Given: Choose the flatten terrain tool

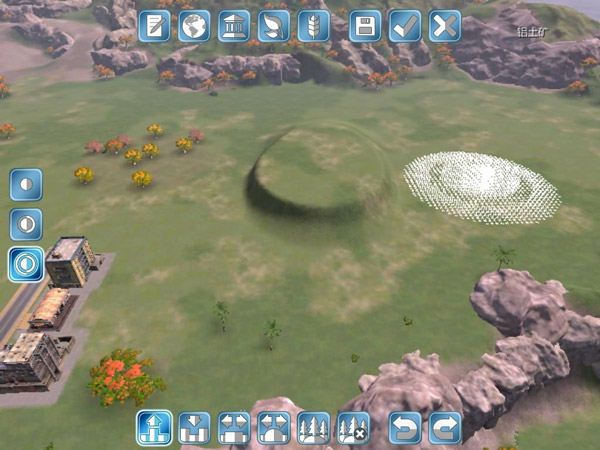Looking at the screenshot, I should 234,428.
